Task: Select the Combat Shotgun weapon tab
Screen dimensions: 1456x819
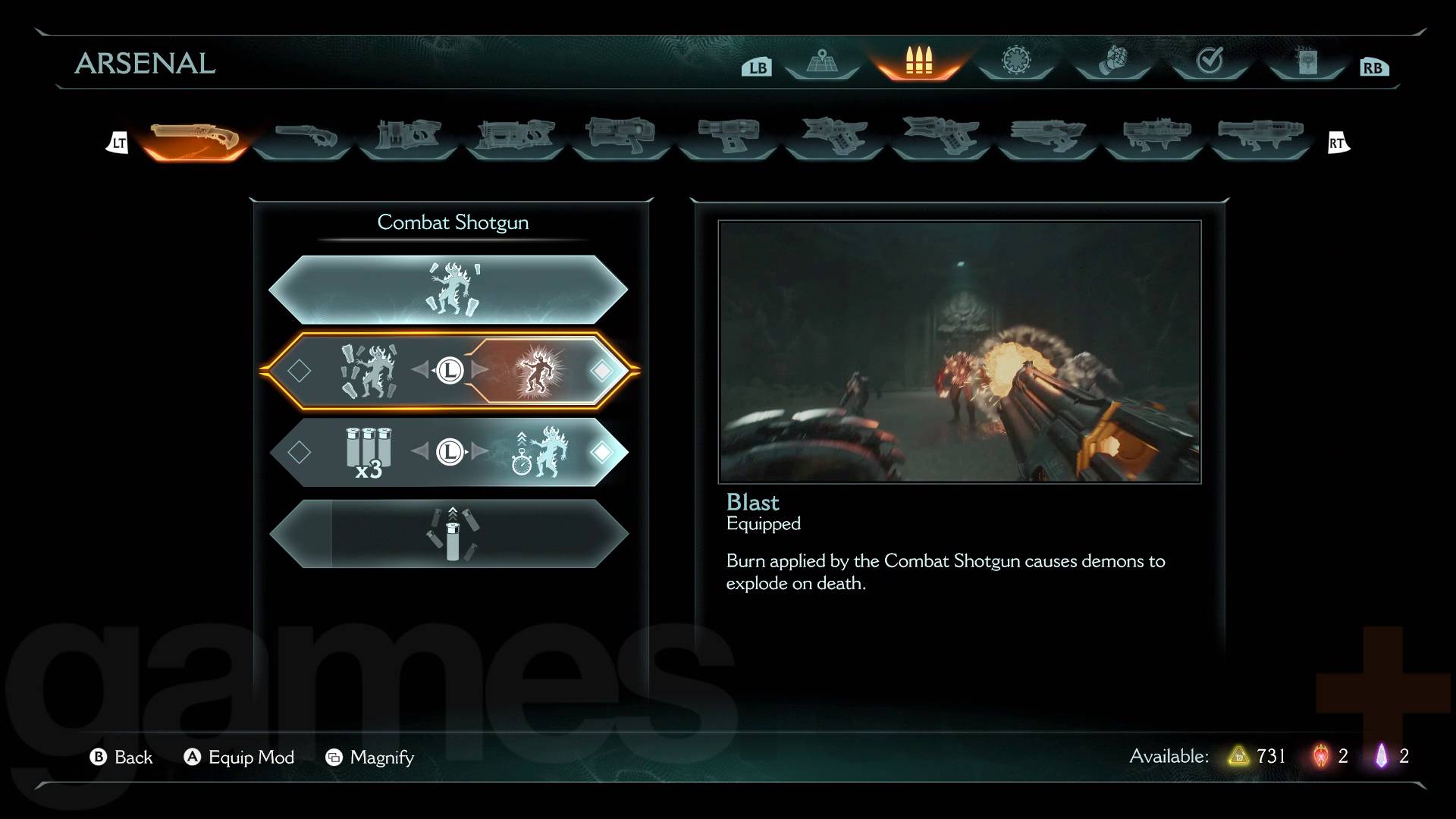Action: pos(196,140)
